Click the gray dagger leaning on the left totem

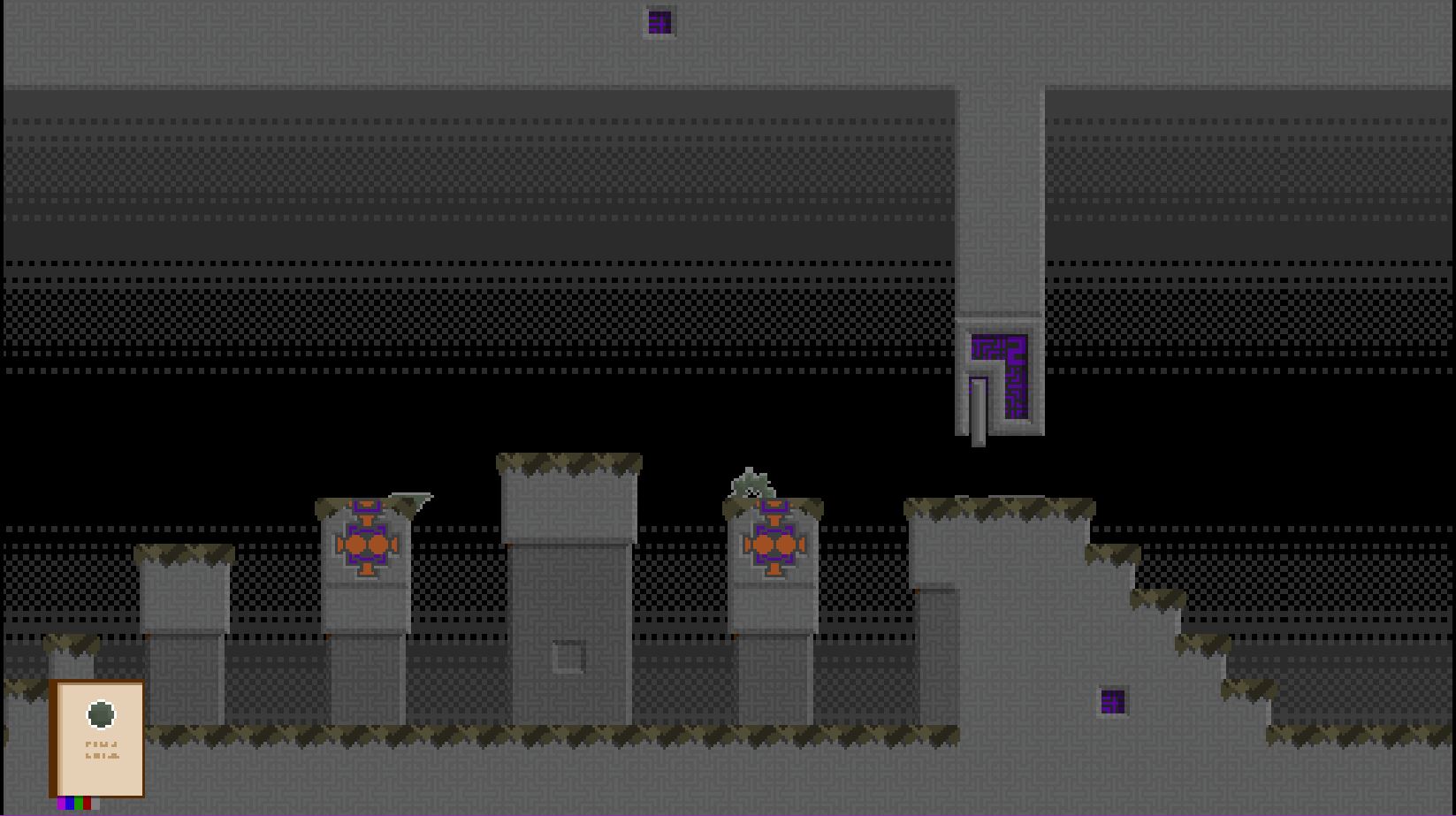tap(411, 501)
